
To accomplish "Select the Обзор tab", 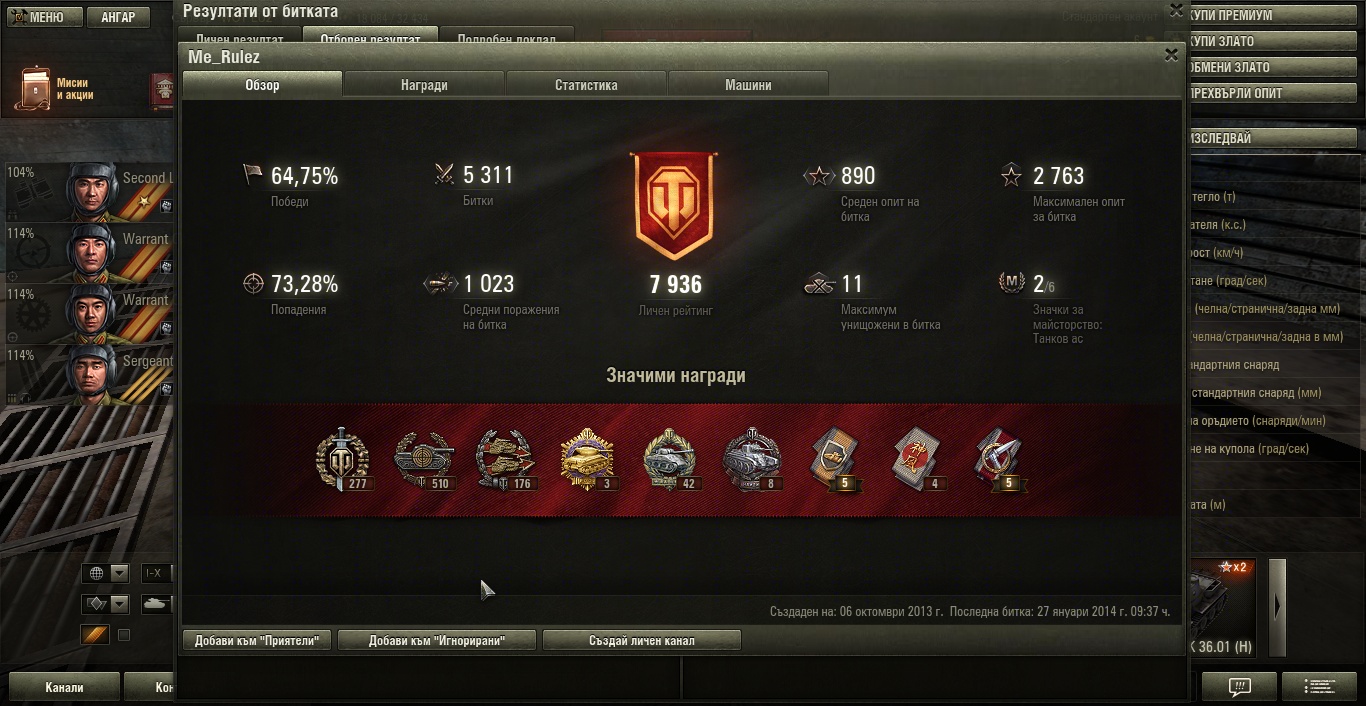I will [262, 85].
